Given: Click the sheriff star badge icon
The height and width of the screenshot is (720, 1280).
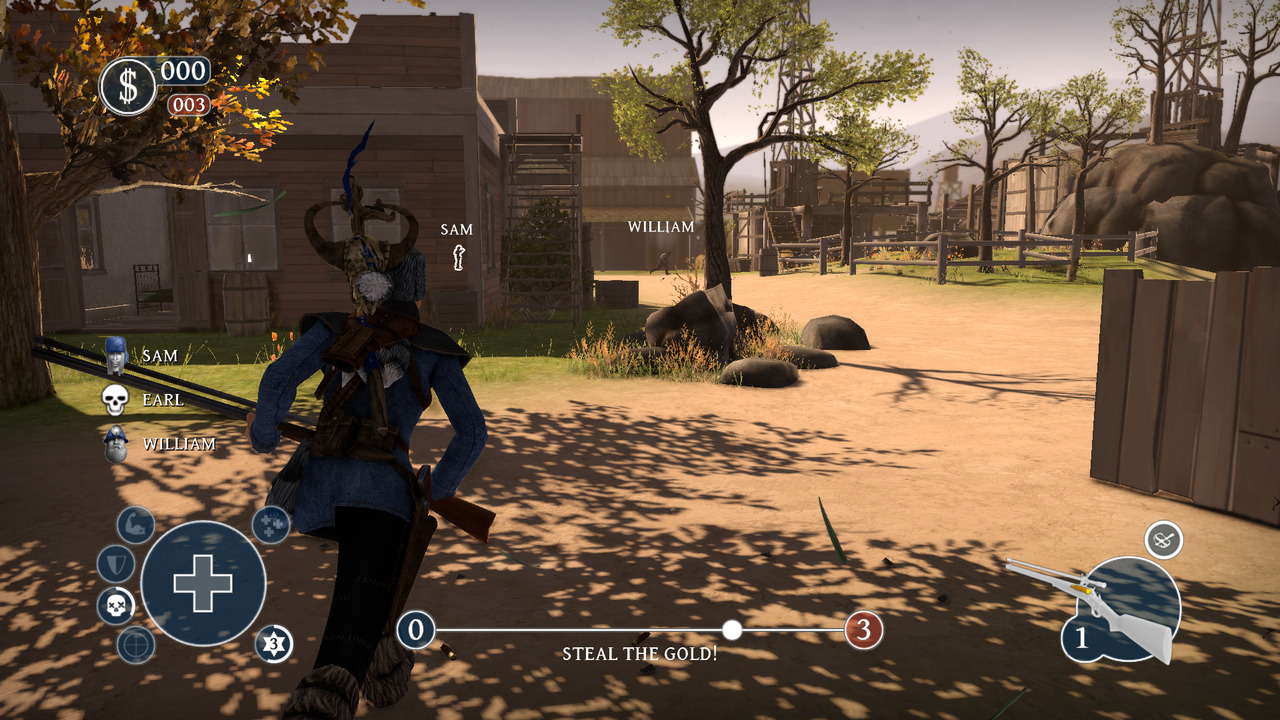Looking at the screenshot, I should [x=273, y=644].
